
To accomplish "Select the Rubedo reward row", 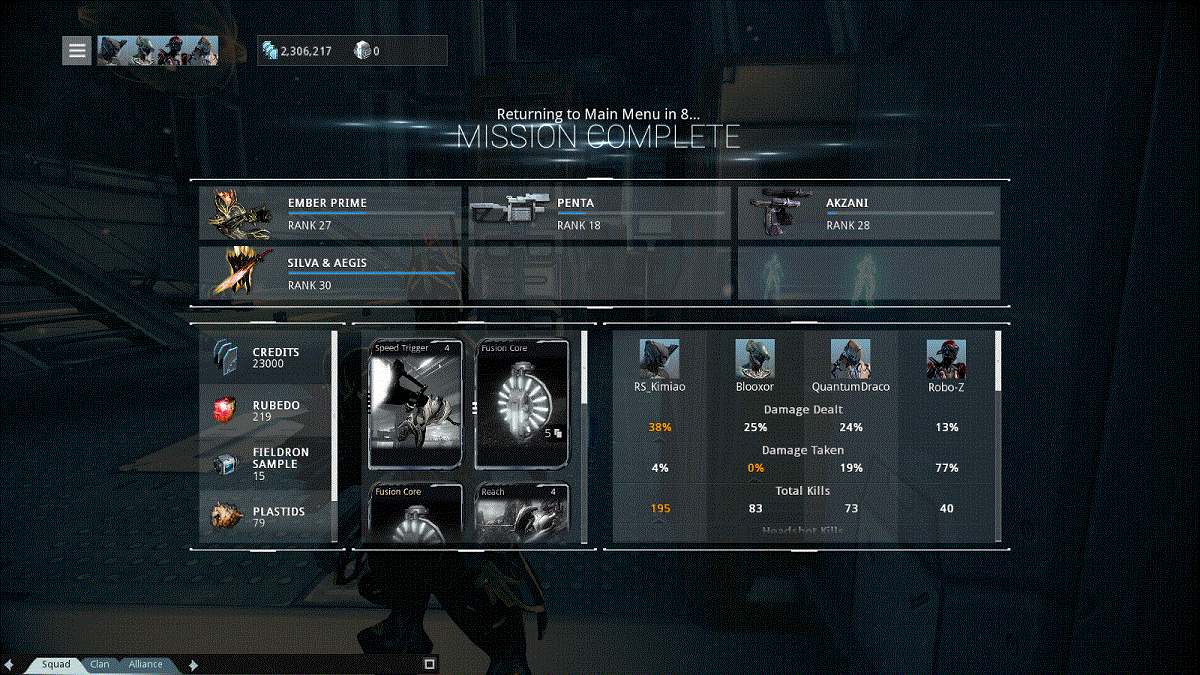I will 265,410.
